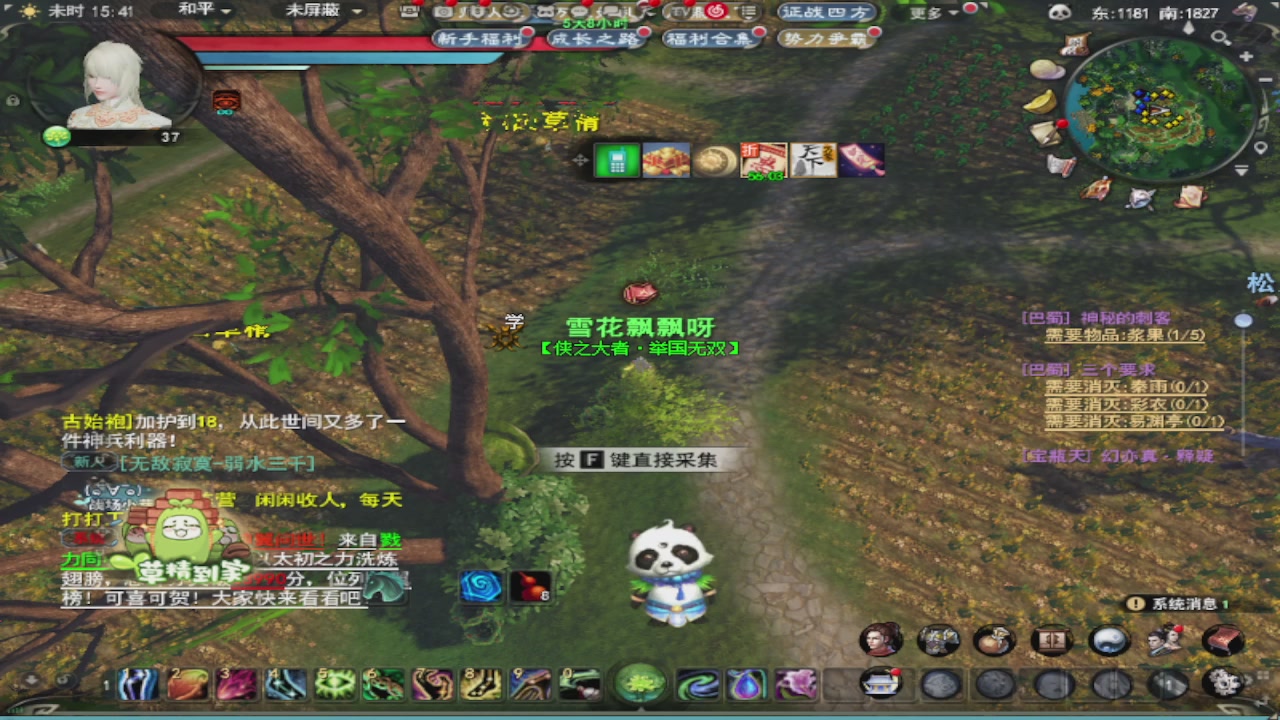Open the inventory bag icon
The image size is (1280, 720).
pyautogui.click(x=992, y=640)
